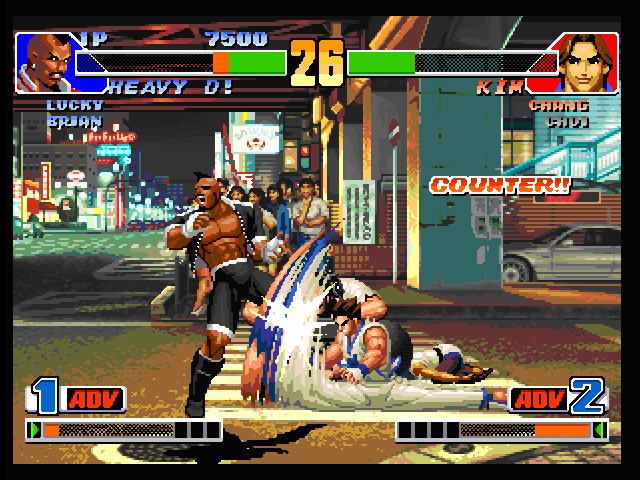Select player 2's ADV mode badge
Viewport: 640px width, 480px height.
540,400
